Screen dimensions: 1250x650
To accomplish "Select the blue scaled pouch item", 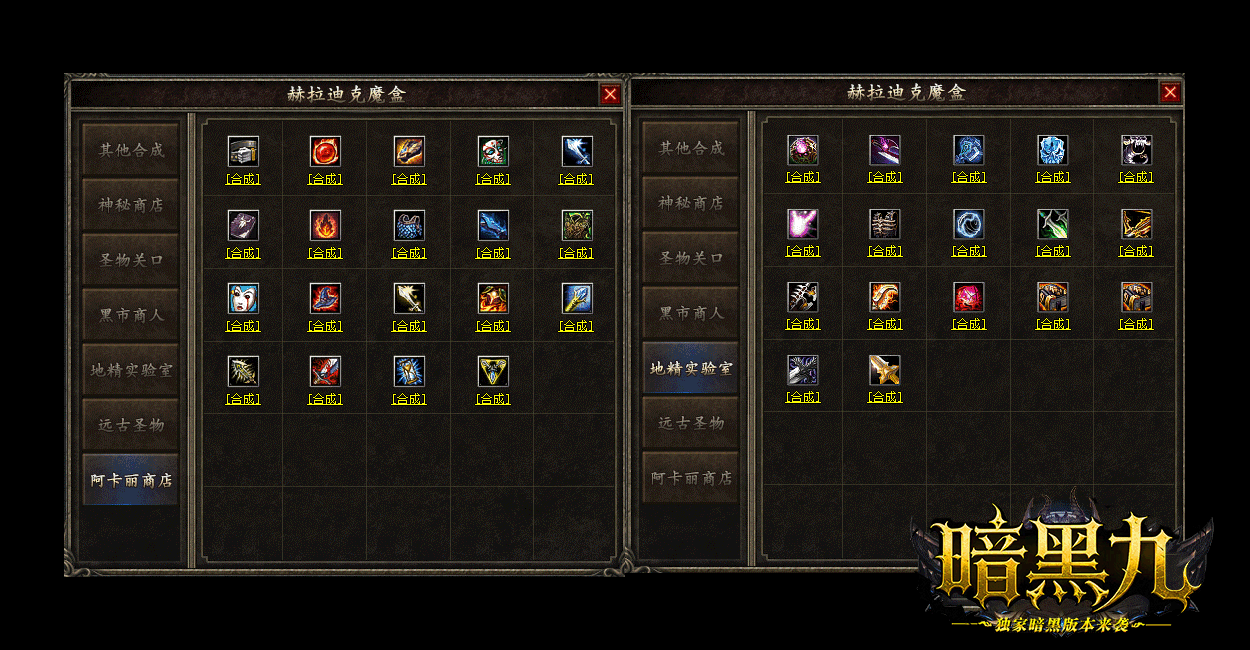I will point(409,225).
